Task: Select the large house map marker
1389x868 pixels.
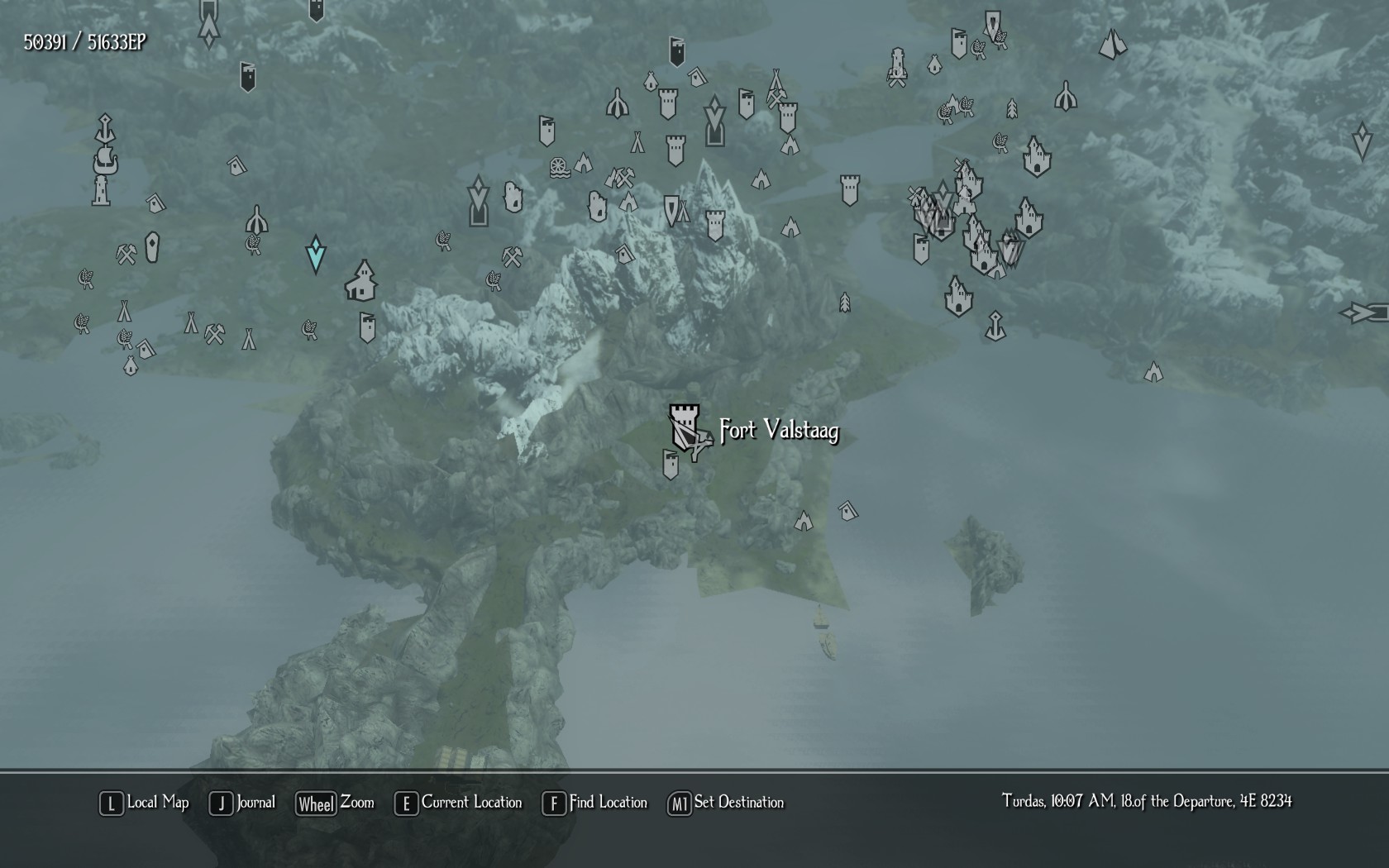Action: (x=362, y=281)
